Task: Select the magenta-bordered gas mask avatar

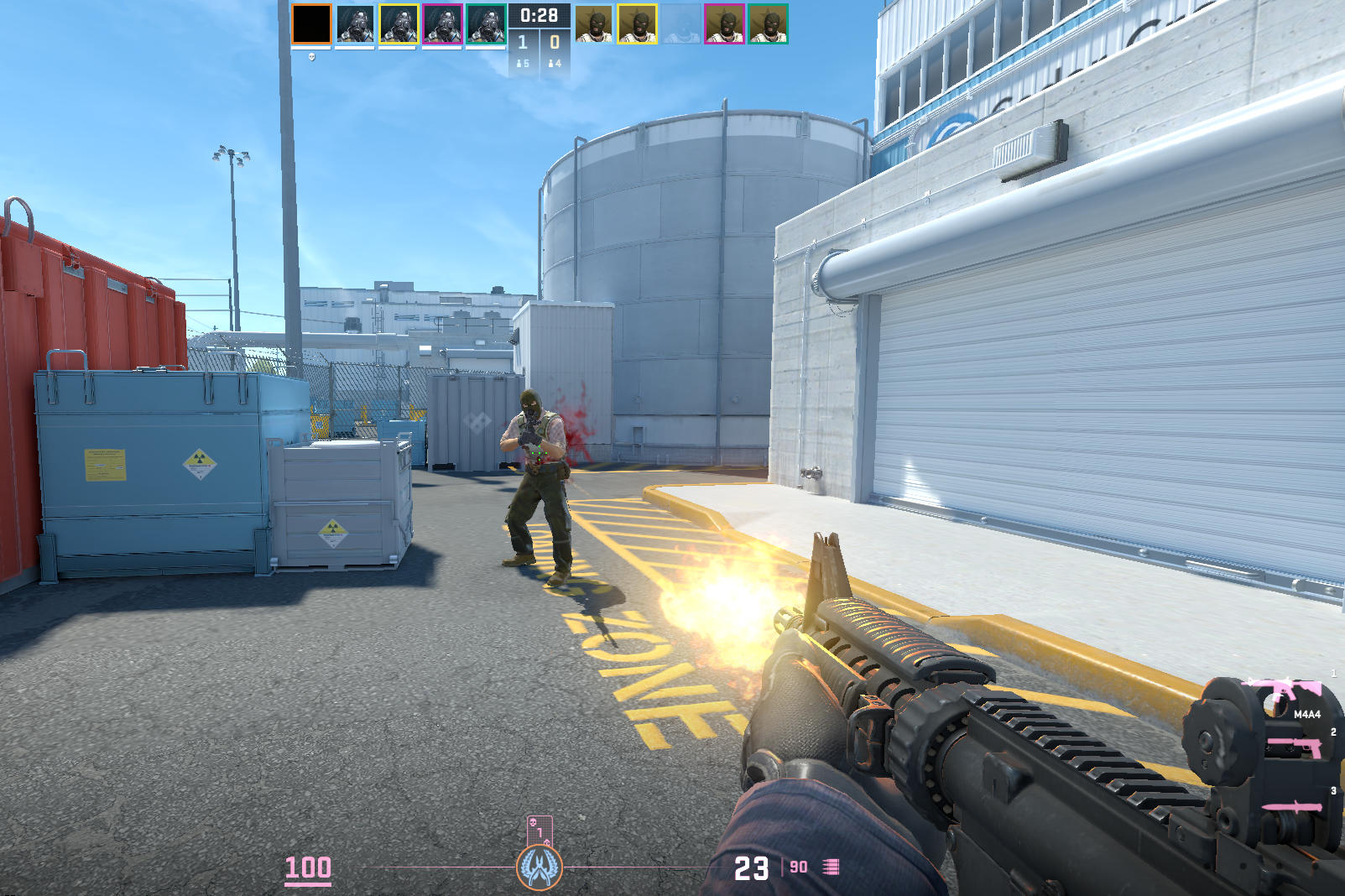Action: pyautogui.click(x=442, y=23)
